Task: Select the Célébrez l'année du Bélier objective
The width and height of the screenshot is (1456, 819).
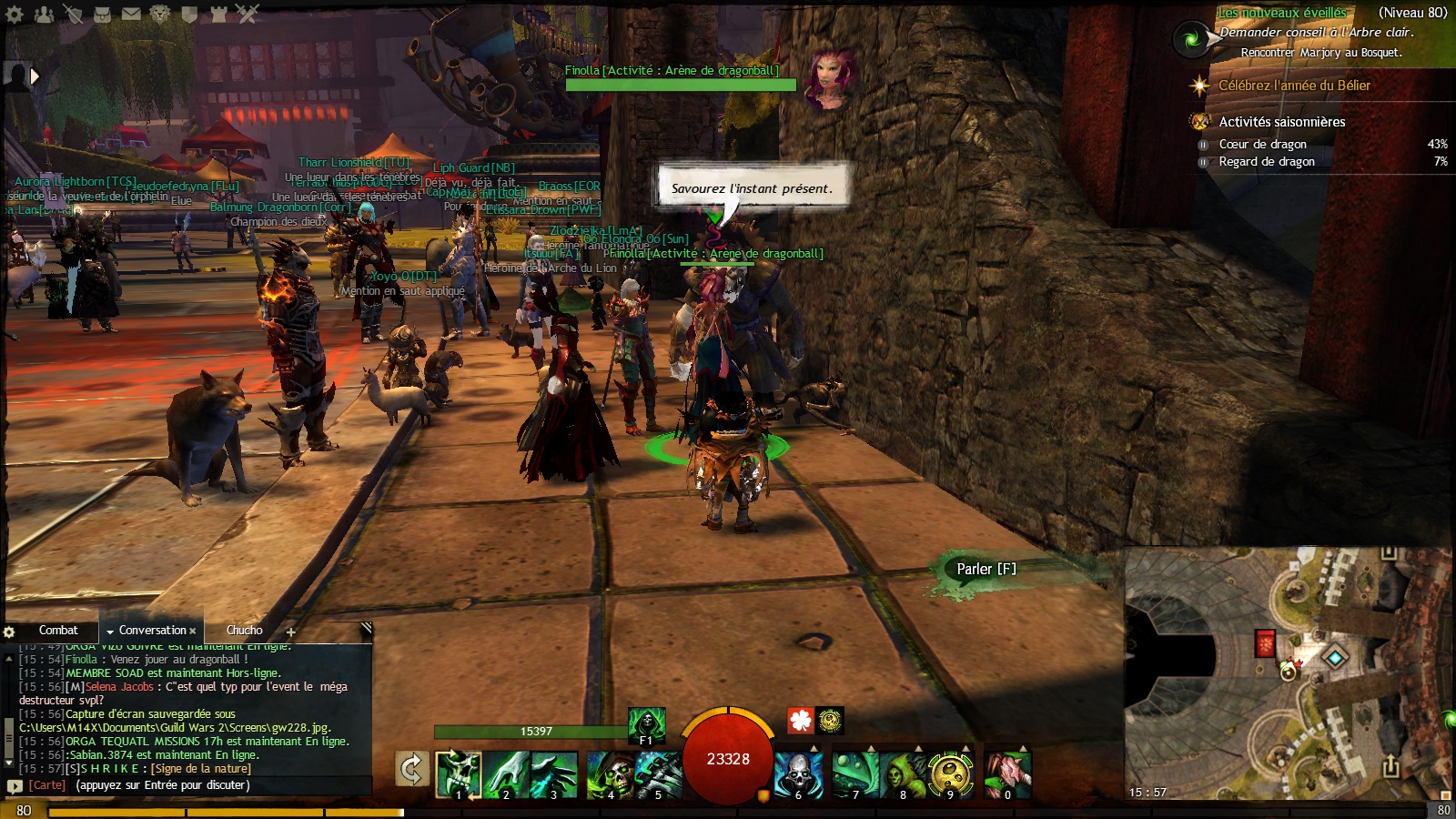Action: [1294, 86]
